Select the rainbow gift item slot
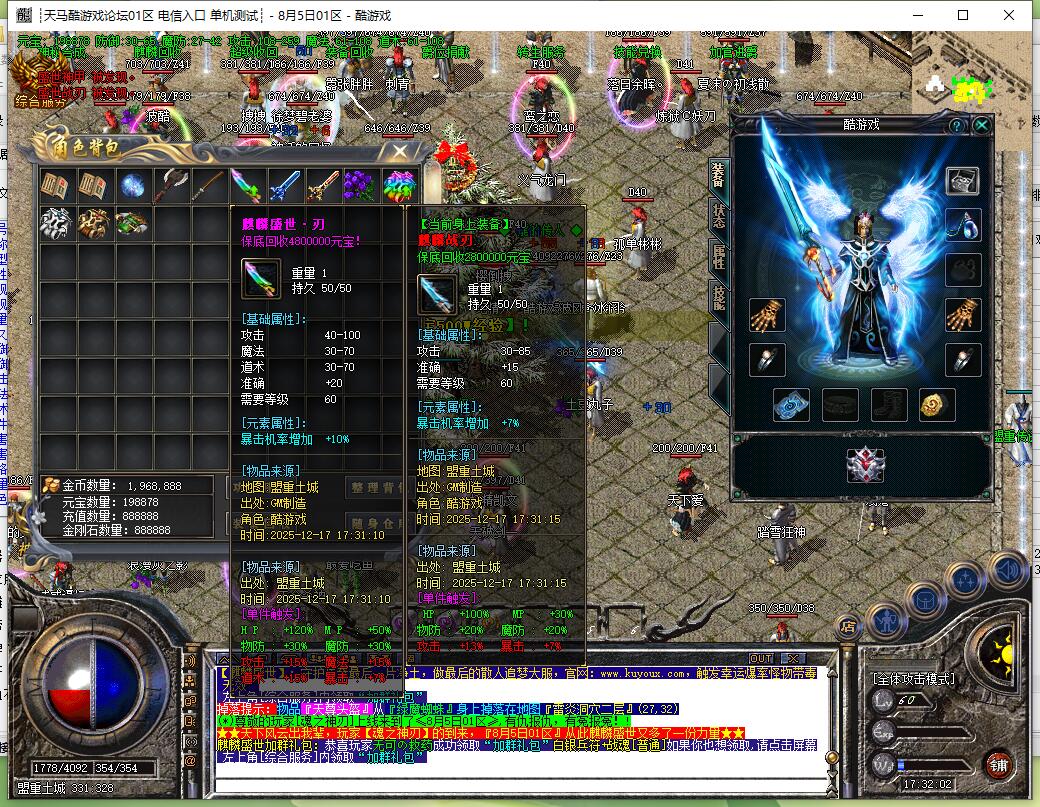1040x807 pixels. tap(400, 186)
